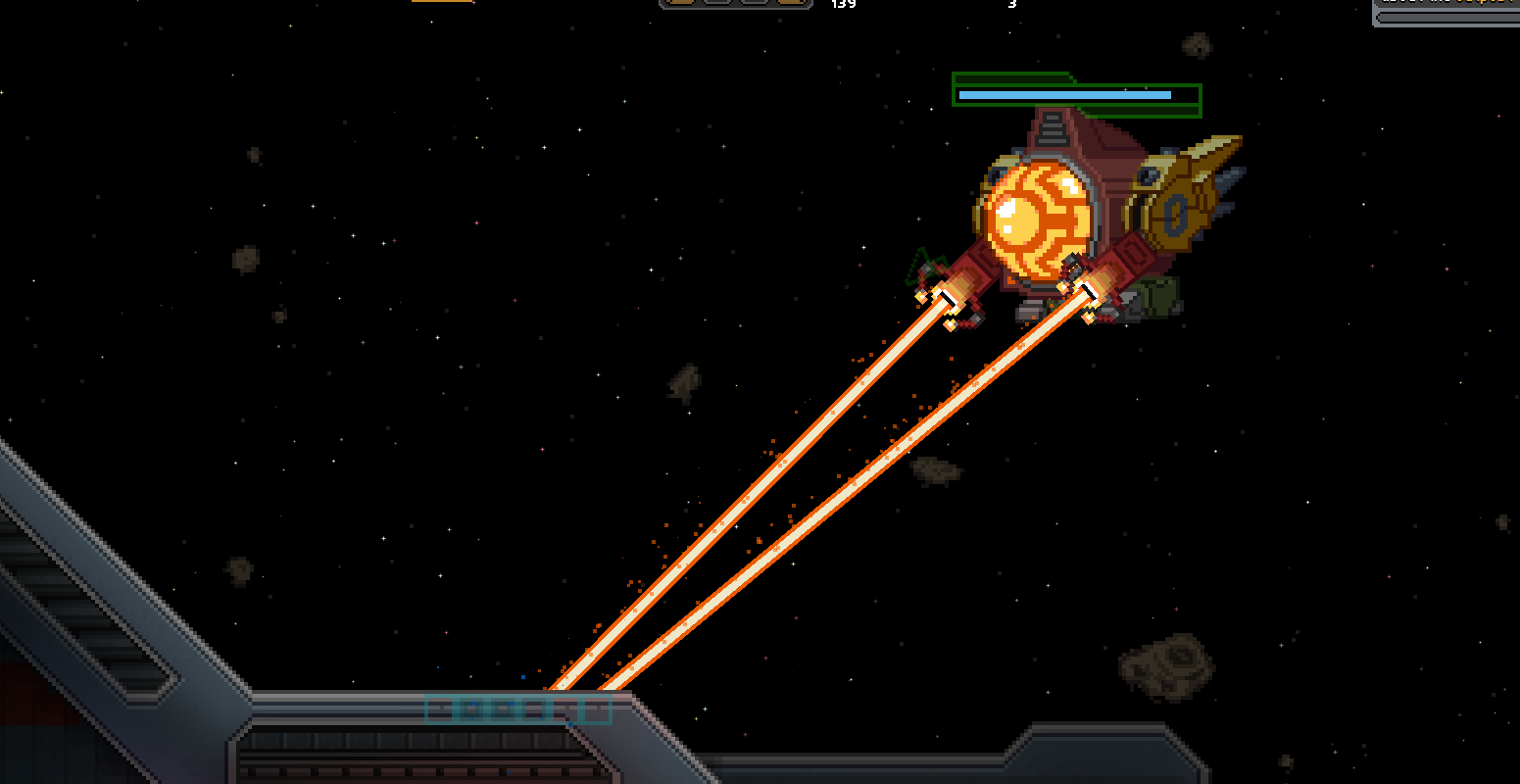Screen dimensions: 1520x784
Task: Click the pixels counter reading 139
Action: [x=845, y=4]
